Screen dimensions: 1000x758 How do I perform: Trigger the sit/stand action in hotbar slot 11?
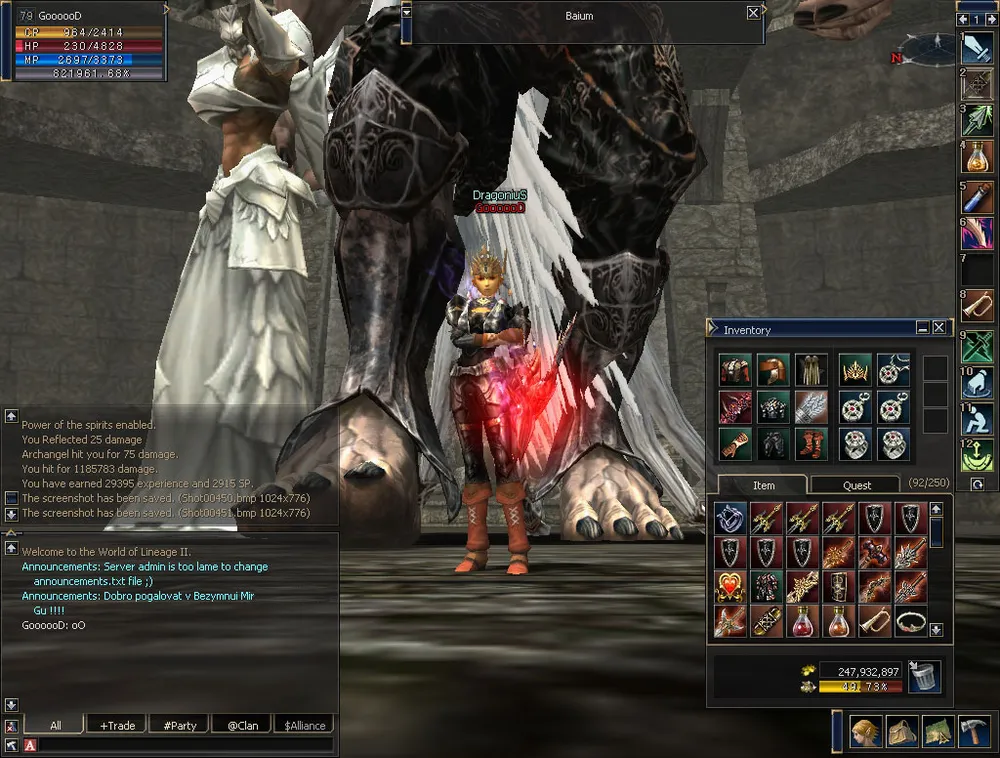pos(977,420)
